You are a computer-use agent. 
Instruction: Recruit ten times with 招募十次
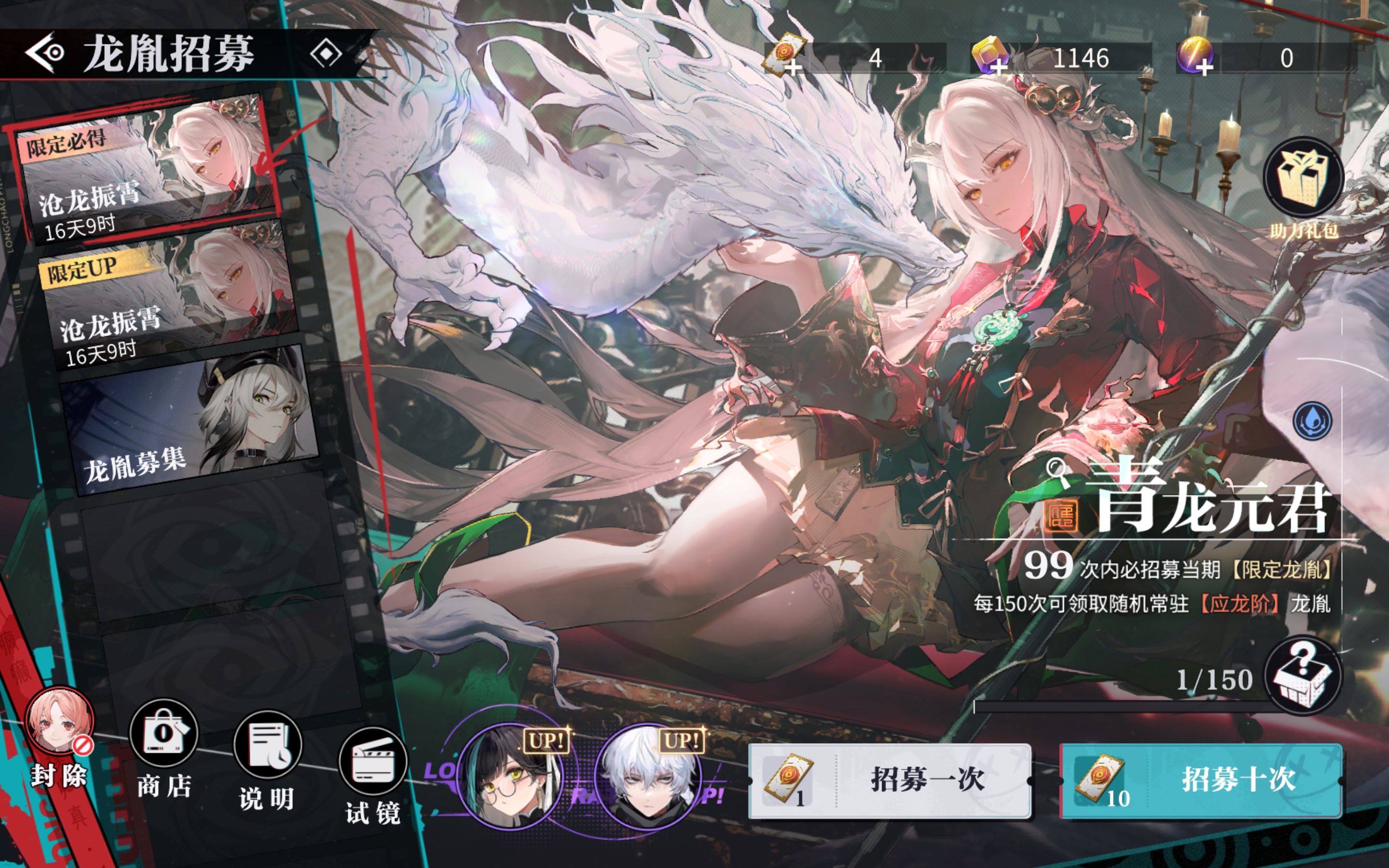[x=1201, y=781]
